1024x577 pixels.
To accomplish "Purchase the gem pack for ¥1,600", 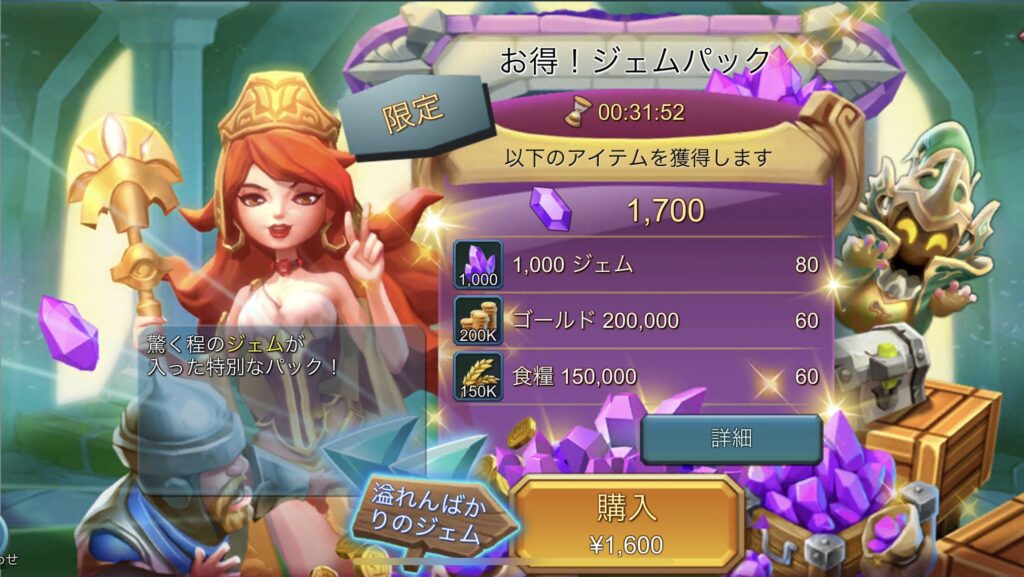I will point(627,522).
